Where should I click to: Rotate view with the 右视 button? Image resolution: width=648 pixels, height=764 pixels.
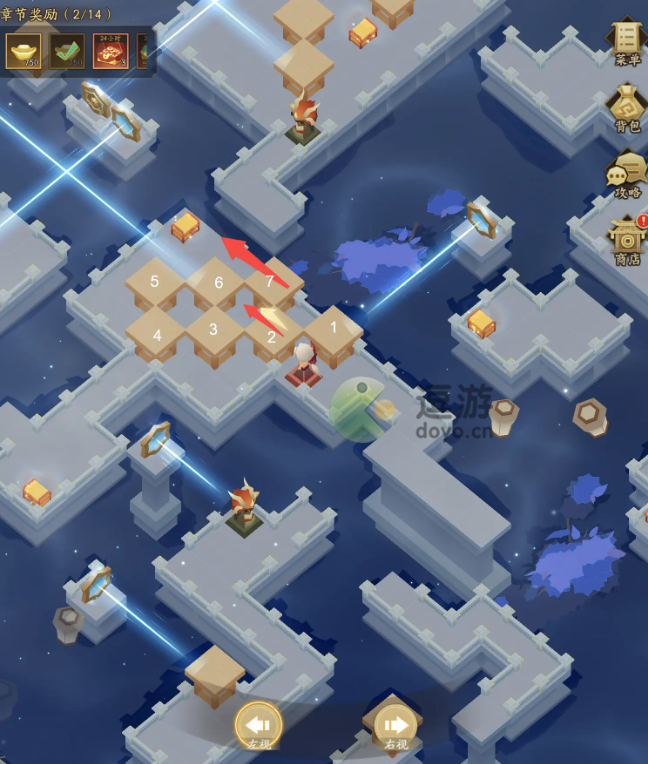click(x=396, y=725)
